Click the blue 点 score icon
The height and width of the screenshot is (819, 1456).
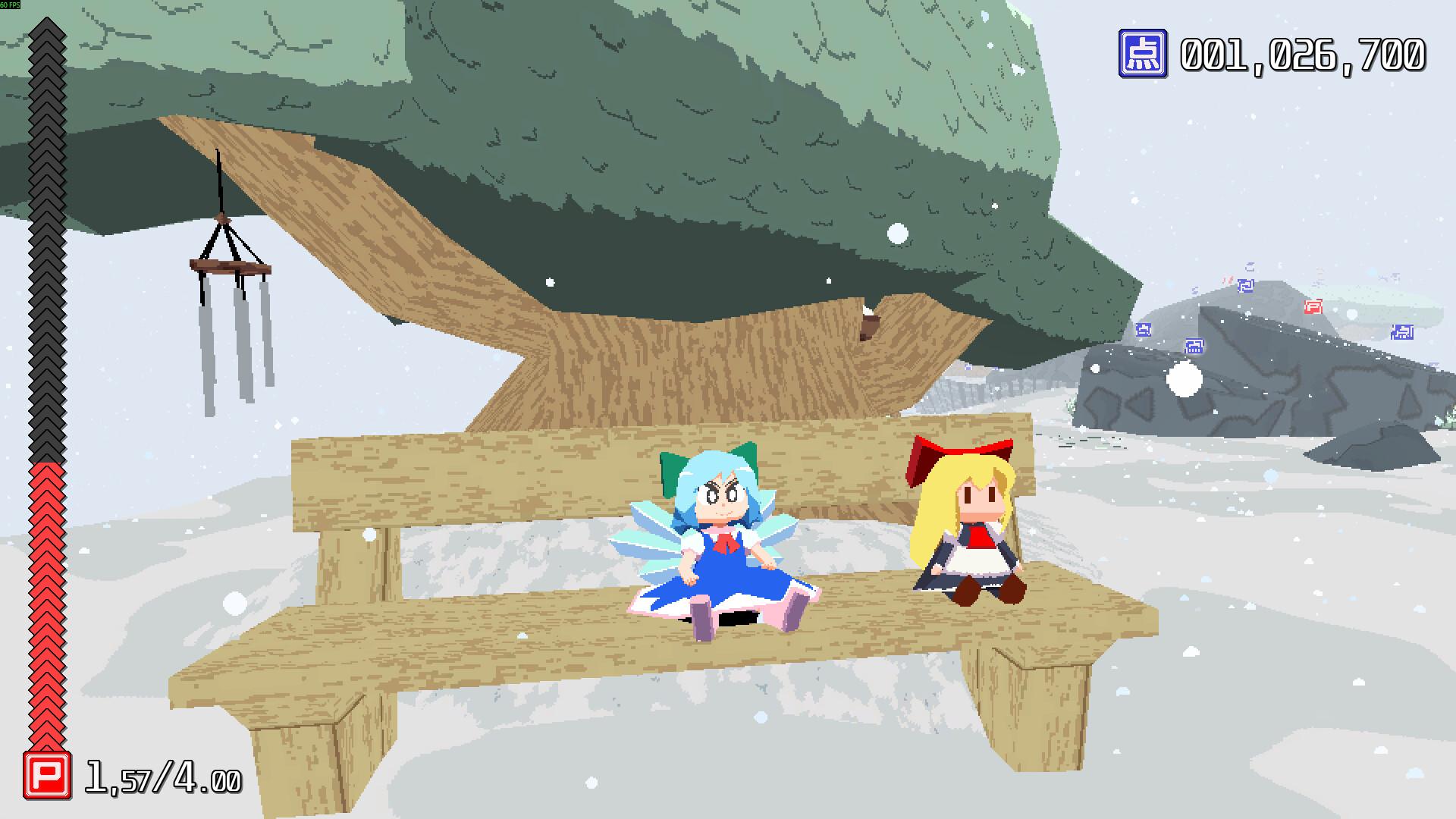pyautogui.click(x=1144, y=53)
